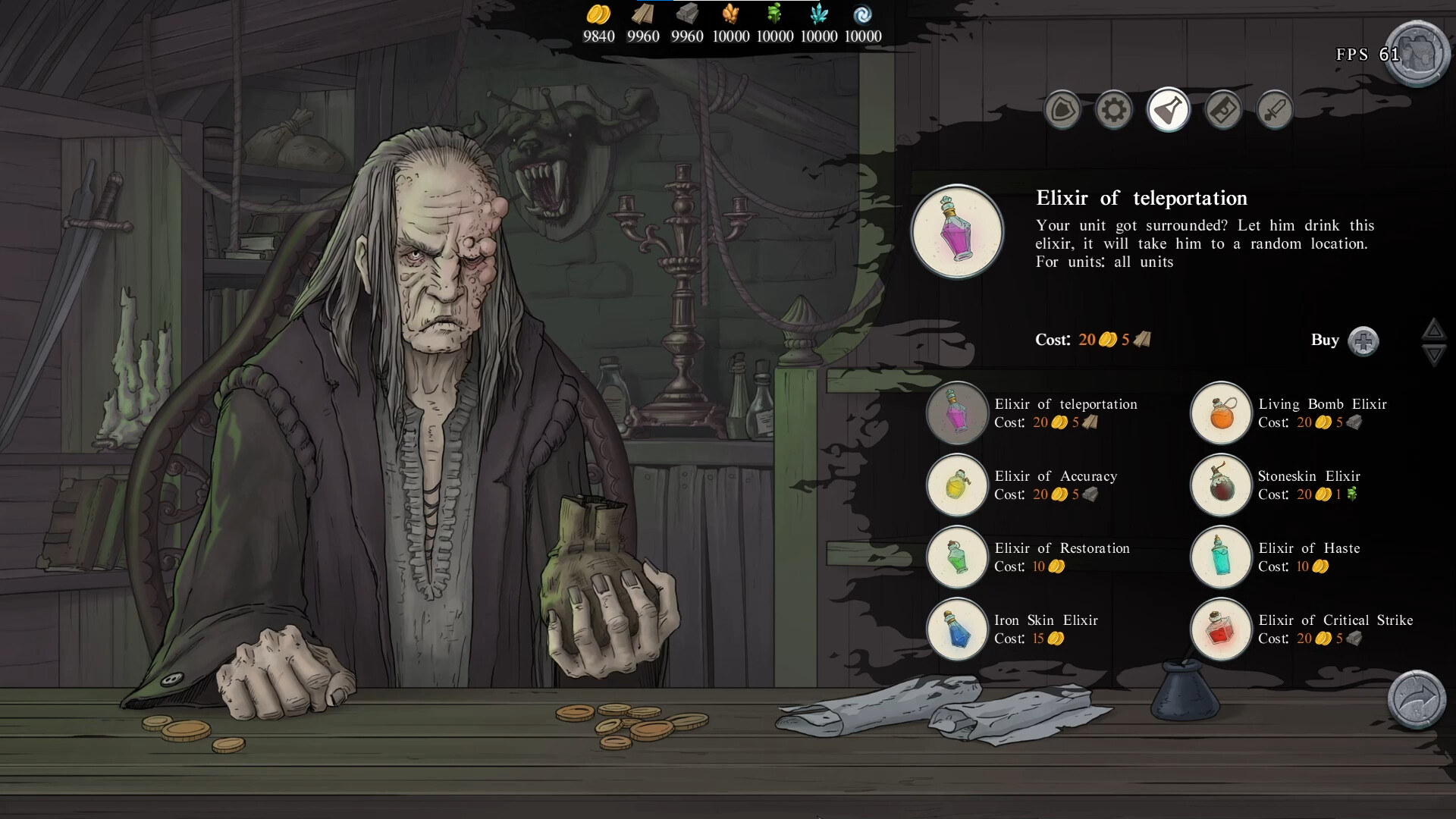Click the wood planks resource icon
The image size is (1456, 819).
point(643,17)
